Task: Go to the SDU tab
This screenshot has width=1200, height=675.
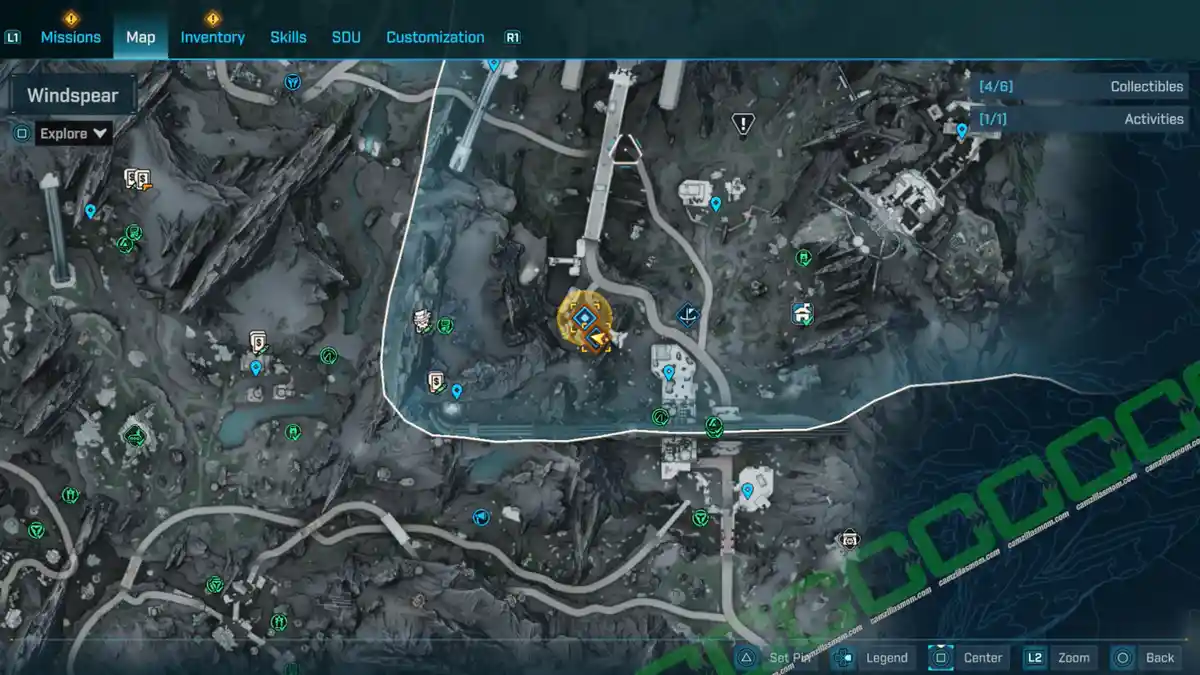Action: pyautogui.click(x=346, y=37)
